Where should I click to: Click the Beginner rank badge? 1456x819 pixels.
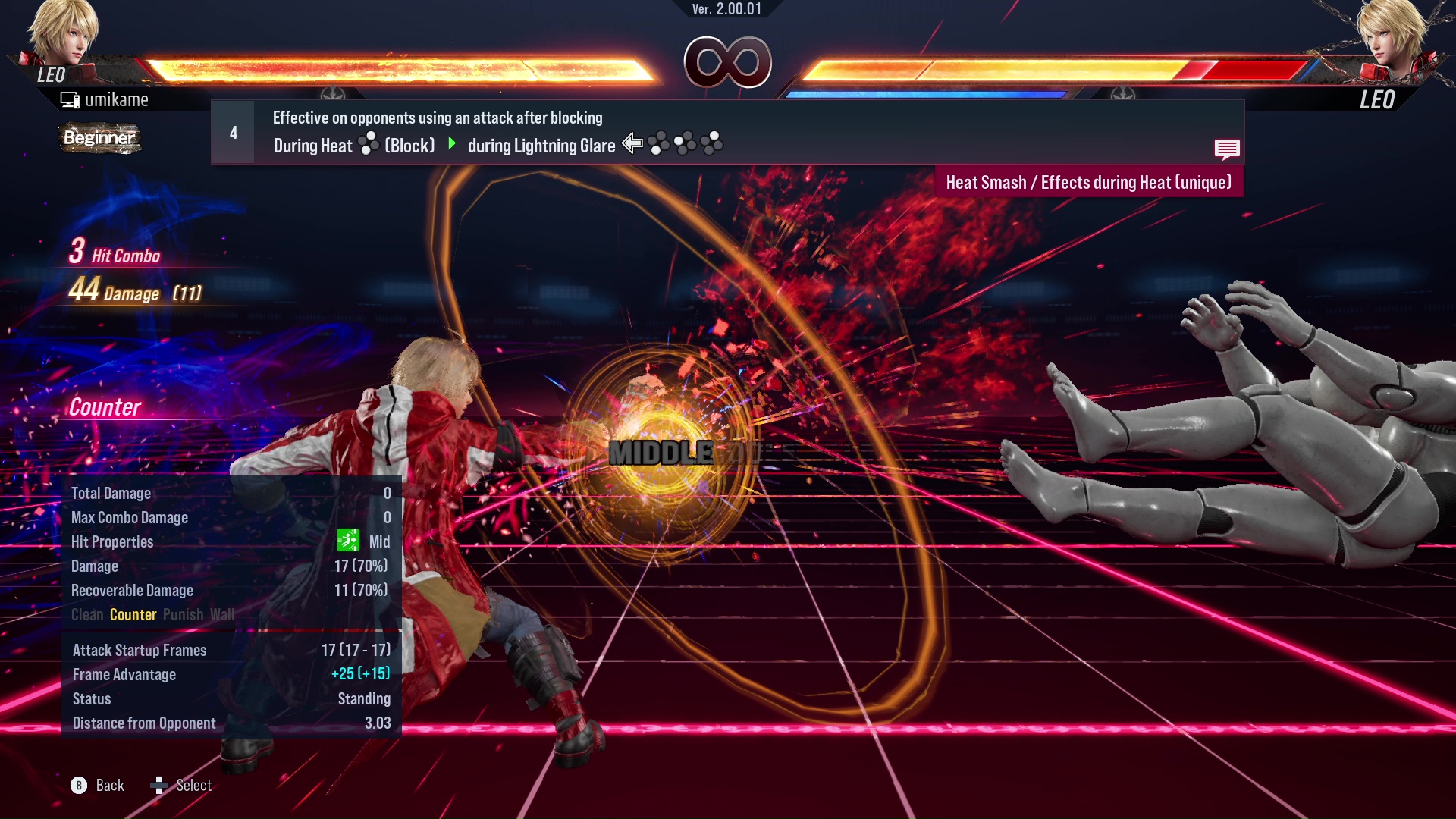click(x=99, y=138)
